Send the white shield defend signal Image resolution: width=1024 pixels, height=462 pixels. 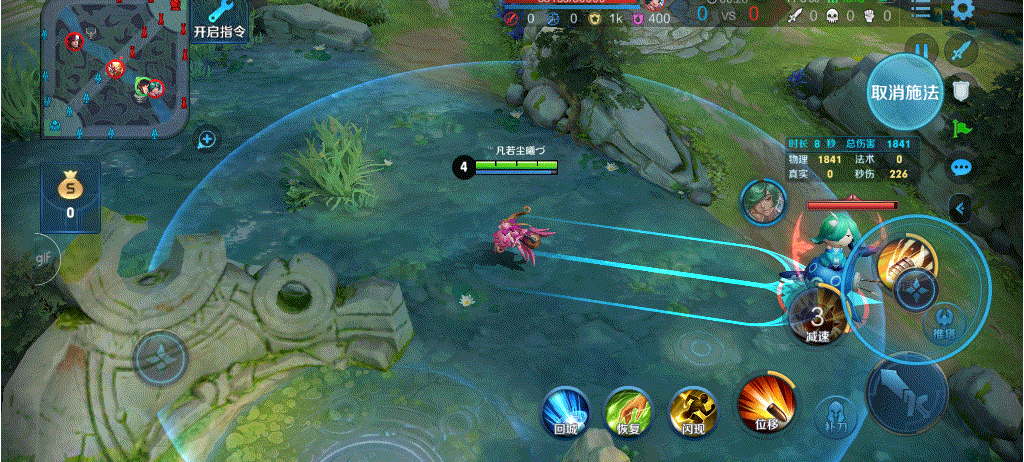pos(961,91)
